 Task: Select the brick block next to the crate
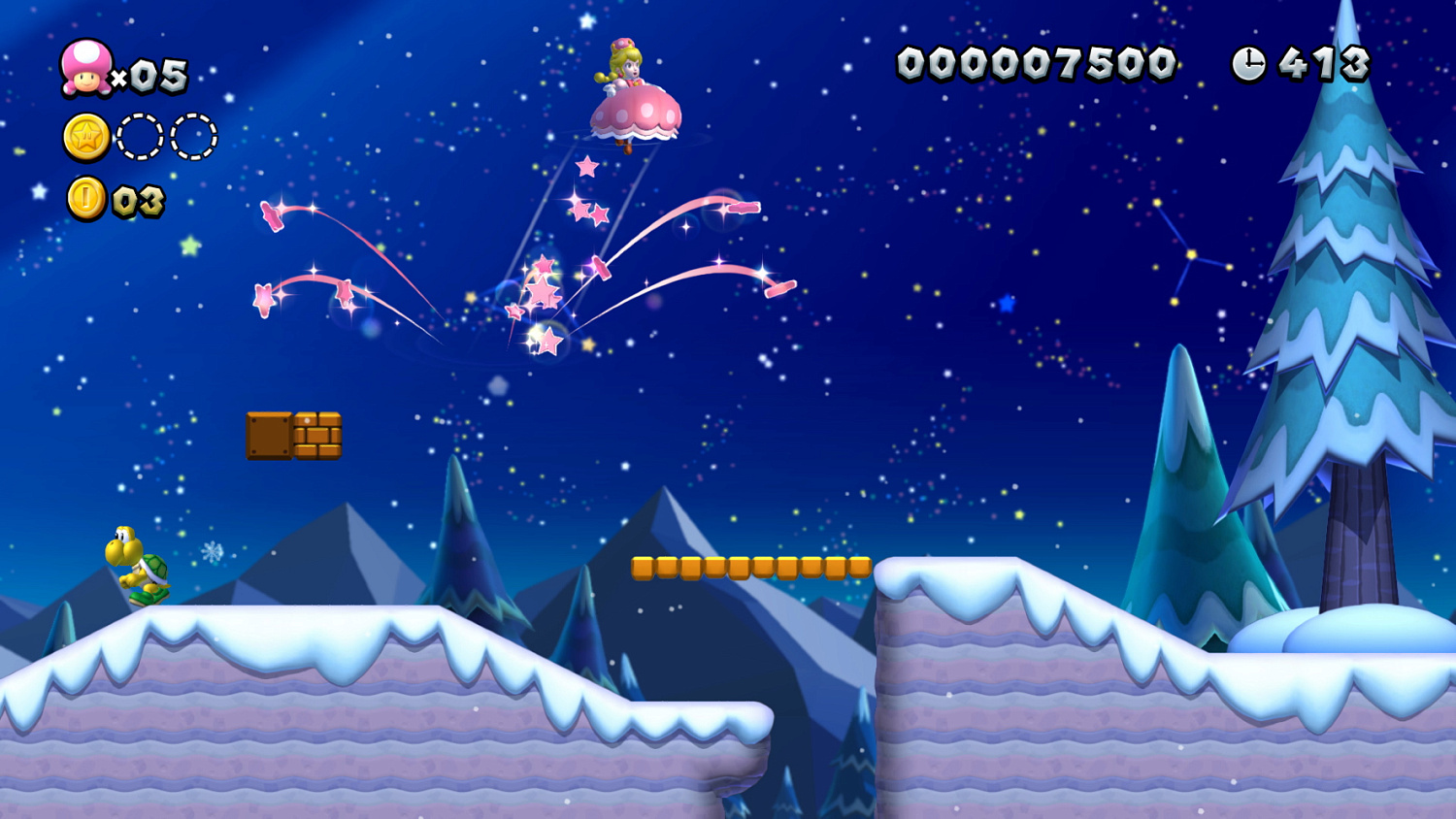click(x=317, y=437)
